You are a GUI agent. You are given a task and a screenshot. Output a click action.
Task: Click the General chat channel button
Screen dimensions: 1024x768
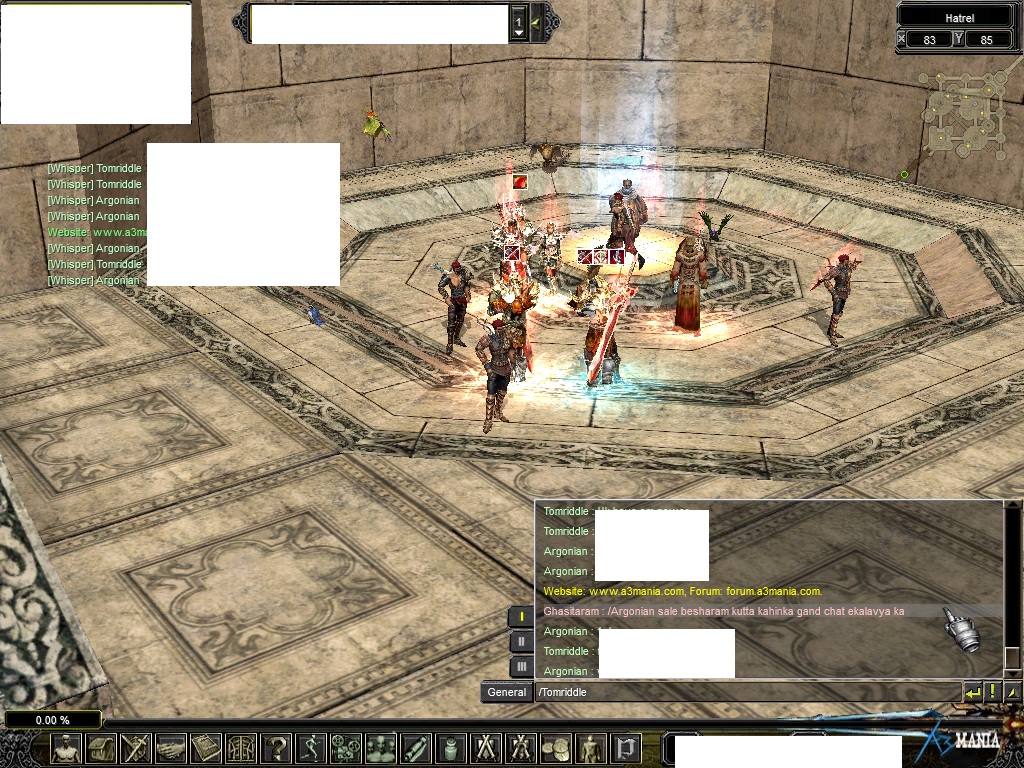[x=507, y=692]
